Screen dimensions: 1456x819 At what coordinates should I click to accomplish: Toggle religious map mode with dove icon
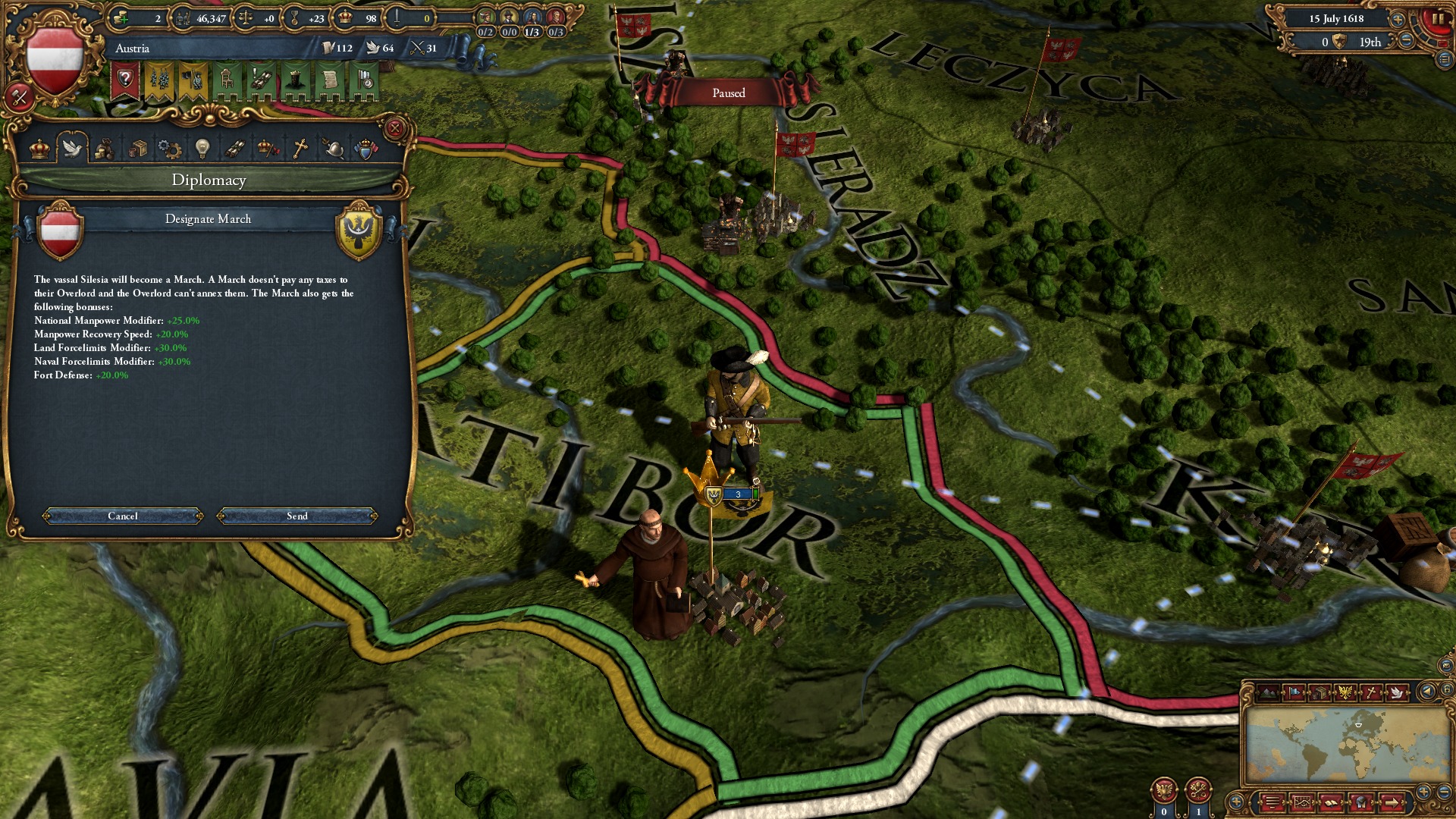[x=1398, y=692]
